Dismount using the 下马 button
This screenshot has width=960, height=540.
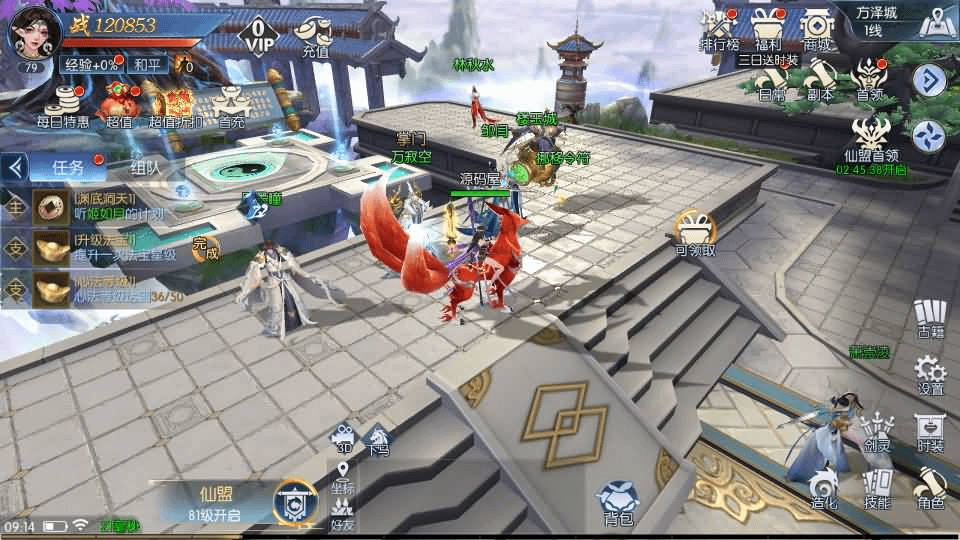point(378,439)
